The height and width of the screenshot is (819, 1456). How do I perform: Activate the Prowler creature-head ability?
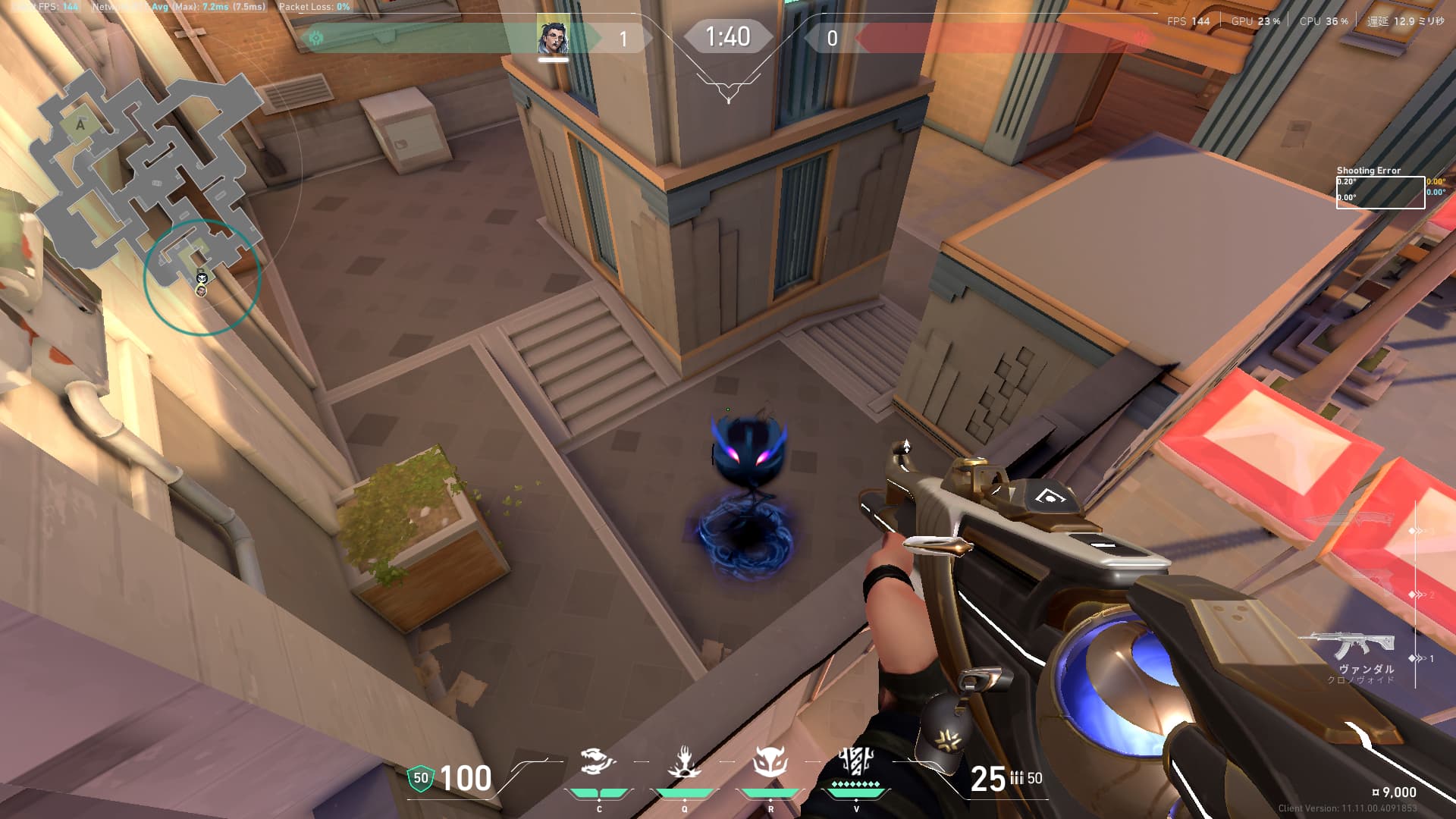(598, 762)
